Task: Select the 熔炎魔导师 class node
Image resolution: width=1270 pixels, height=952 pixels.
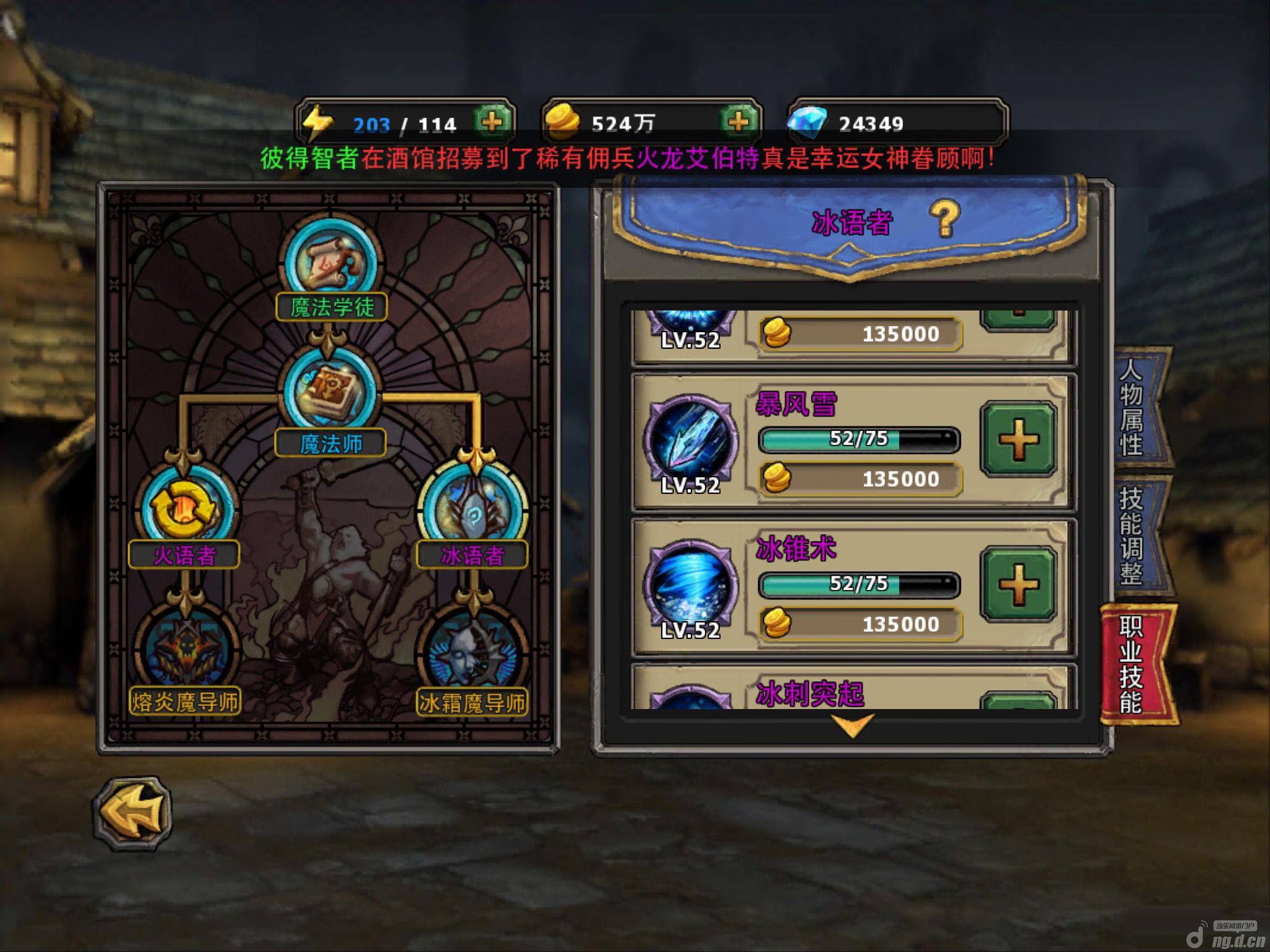Action: 185,651
